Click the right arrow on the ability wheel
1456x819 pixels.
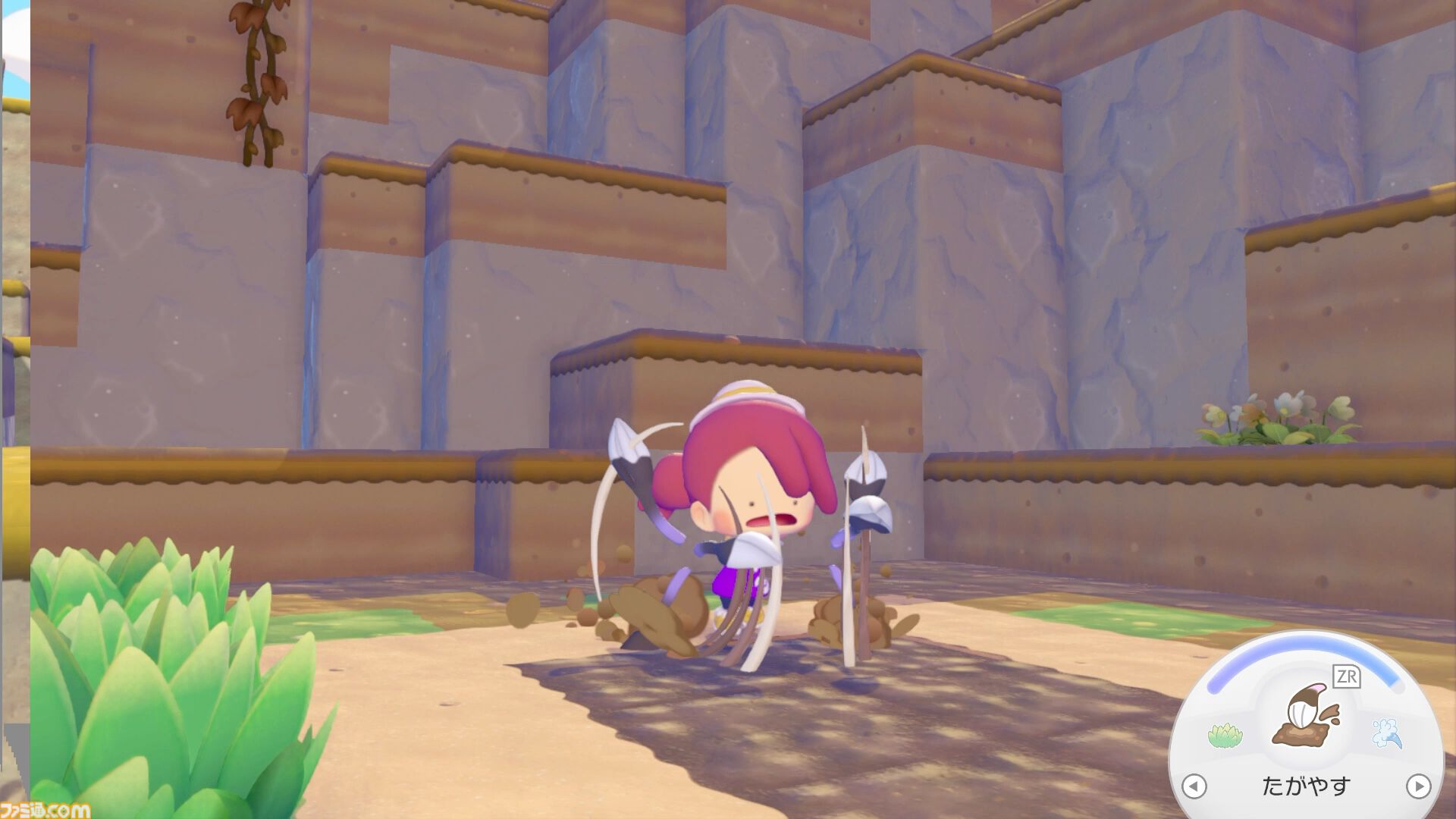tap(1418, 786)
